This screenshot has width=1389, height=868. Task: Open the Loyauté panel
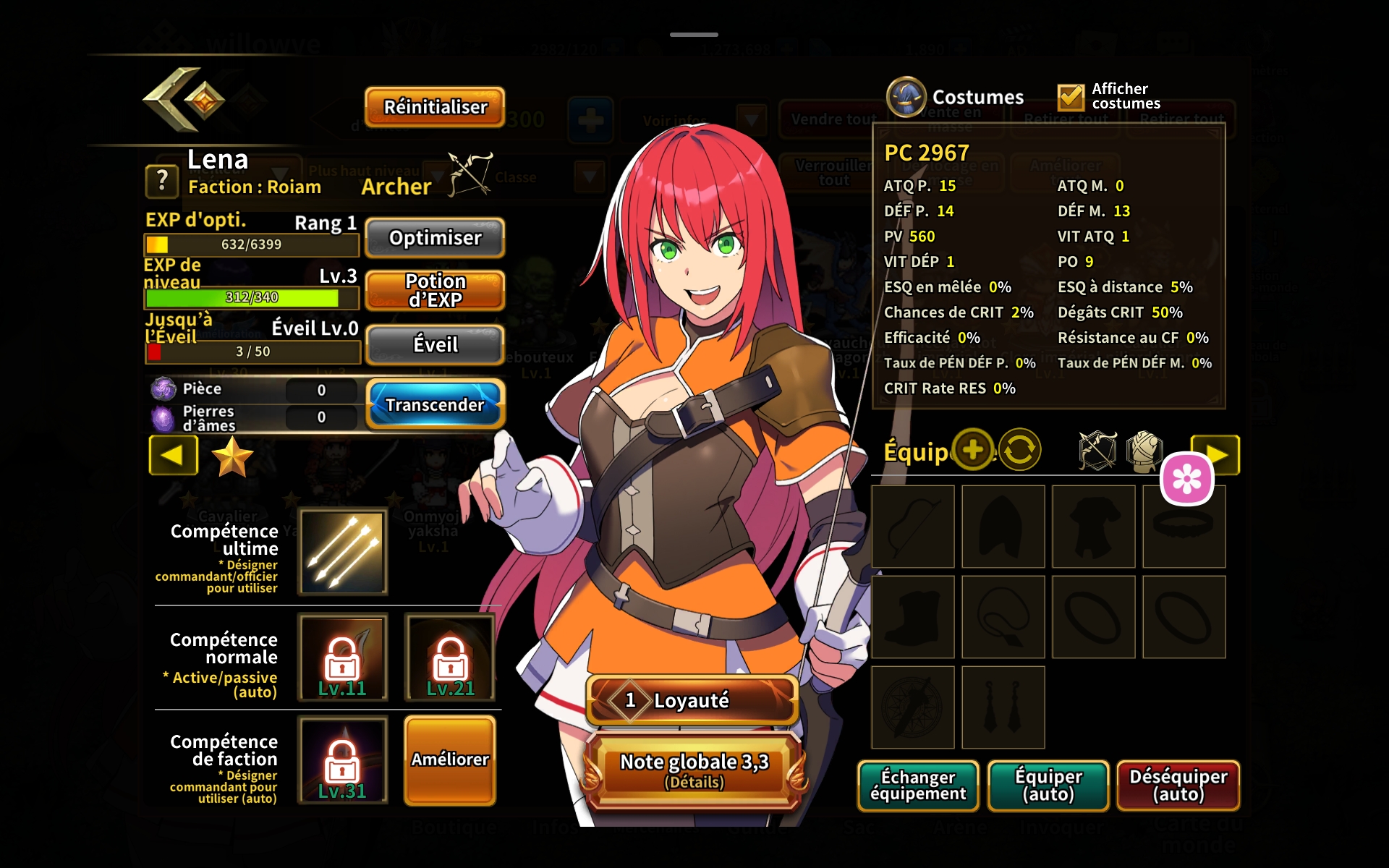pyautogui.click(x=692, y=700)
